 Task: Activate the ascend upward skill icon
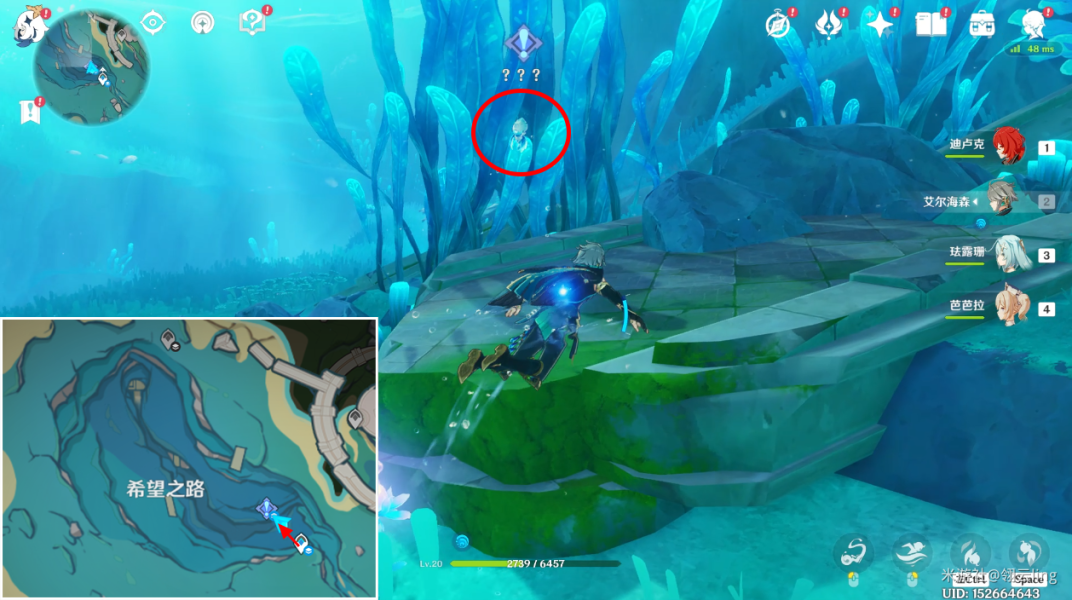pos(1027,551)
